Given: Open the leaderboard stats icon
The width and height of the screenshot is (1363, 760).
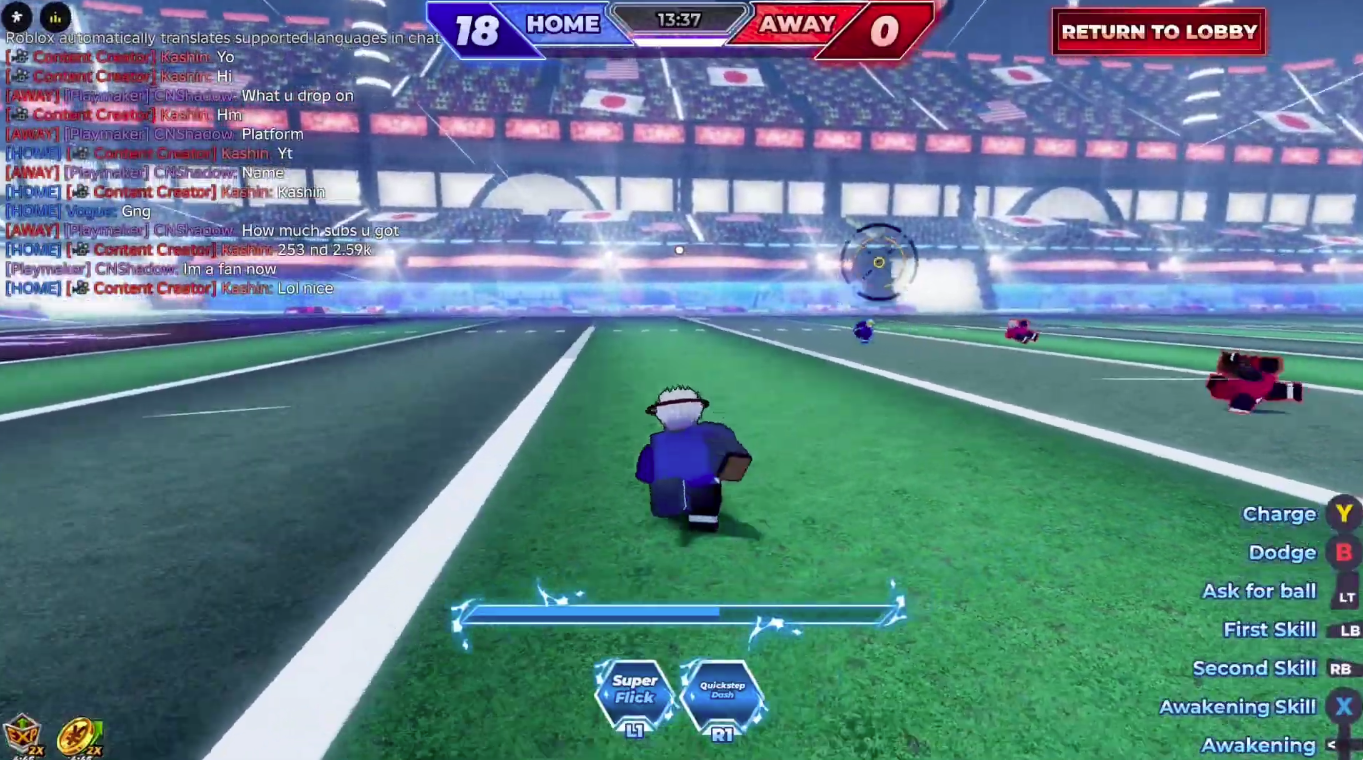Looking at the screenshot, I should 54,17.
